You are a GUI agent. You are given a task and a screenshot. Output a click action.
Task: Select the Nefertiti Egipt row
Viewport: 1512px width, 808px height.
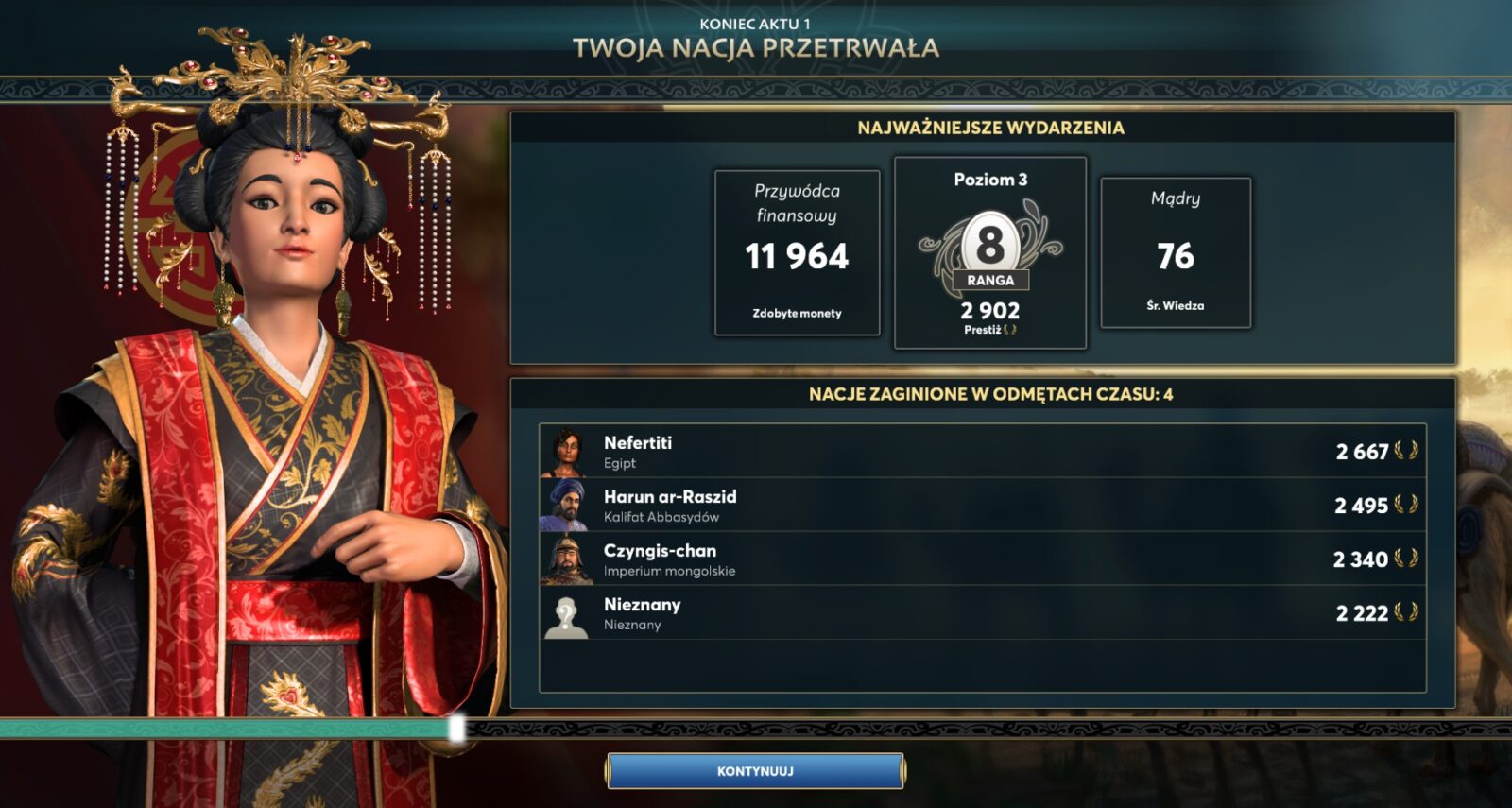point(982,452)
